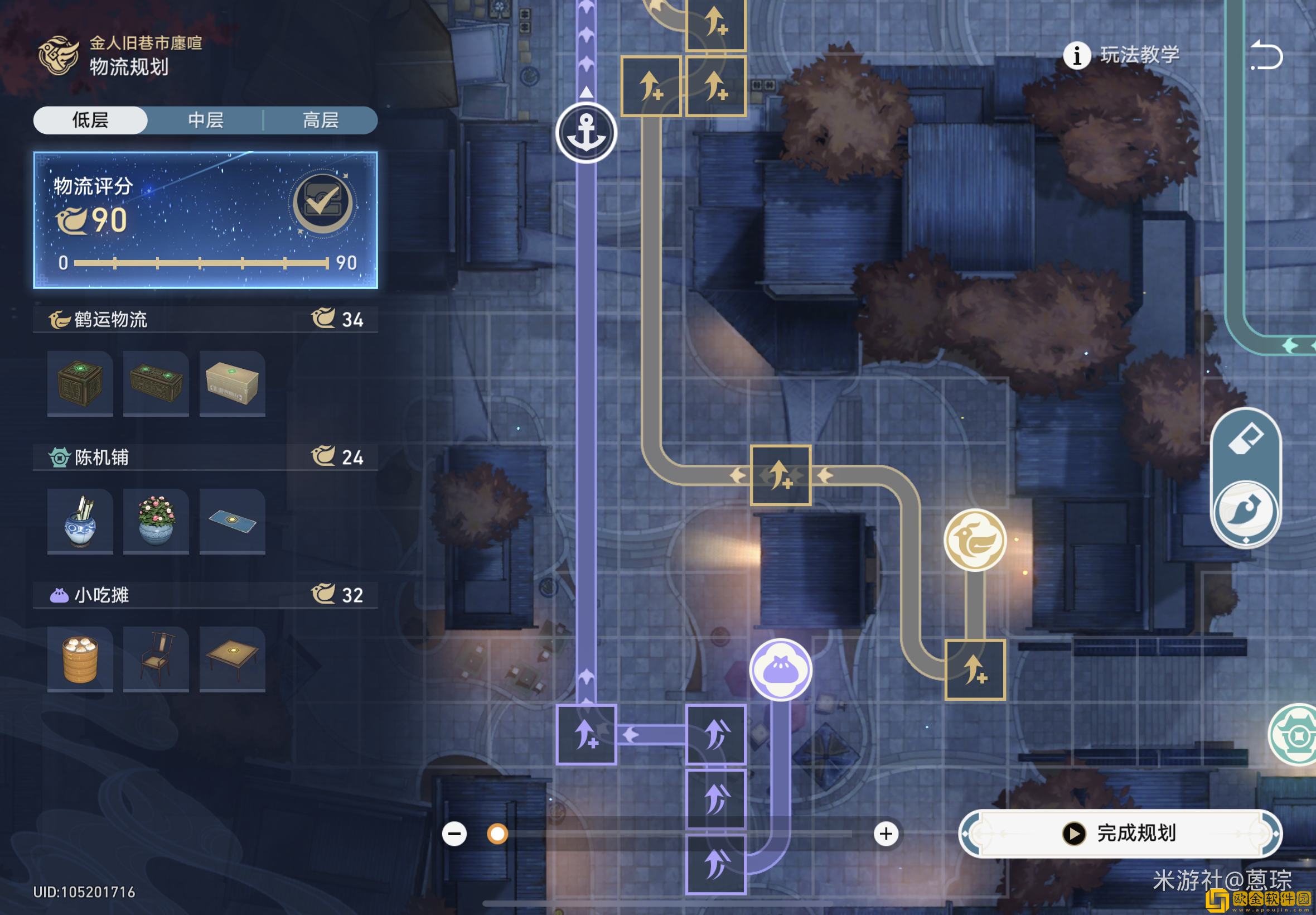Open the 玩法教学 tutorial info
Viewport: 1316px width, 915px height.
[1121, 56]
